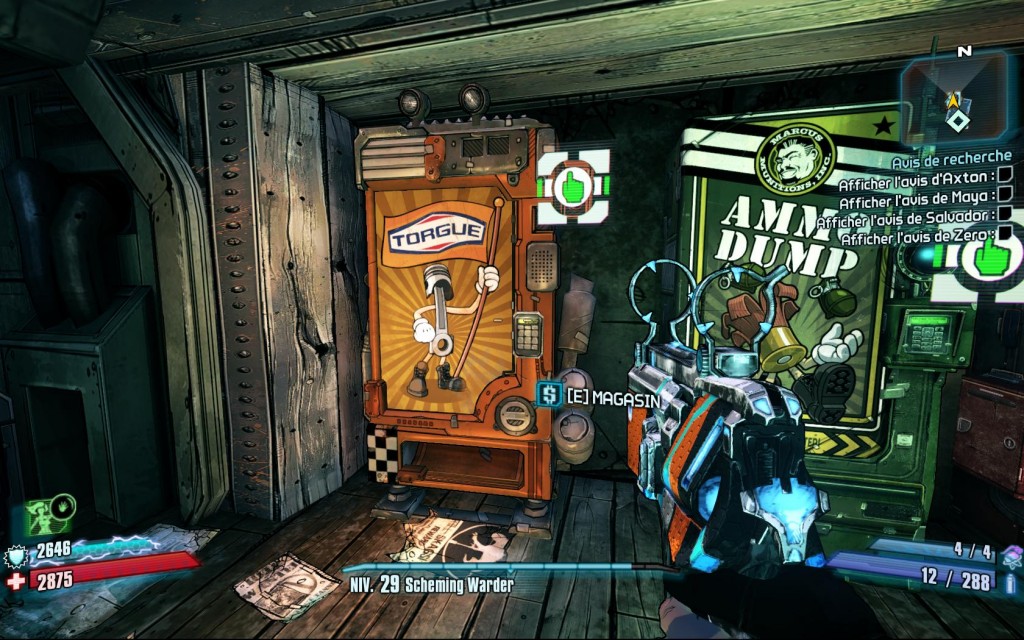Click the dollar shop icon next to MAGASIN
1024x640 pixels.
(x=548, y=395)
